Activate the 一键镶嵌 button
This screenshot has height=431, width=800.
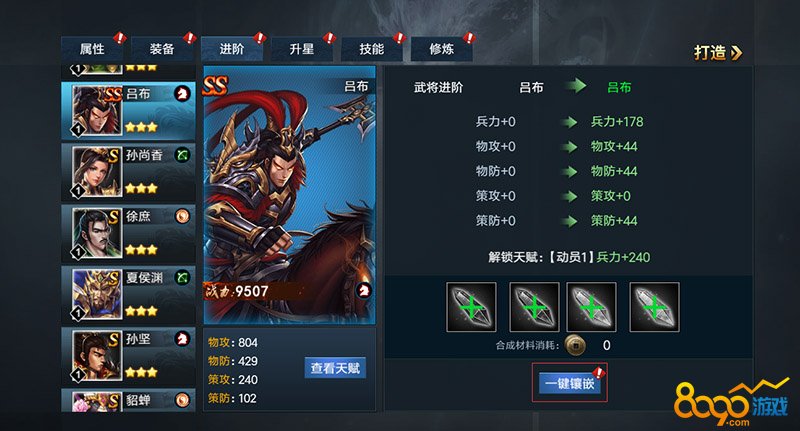tap(569, 383)
